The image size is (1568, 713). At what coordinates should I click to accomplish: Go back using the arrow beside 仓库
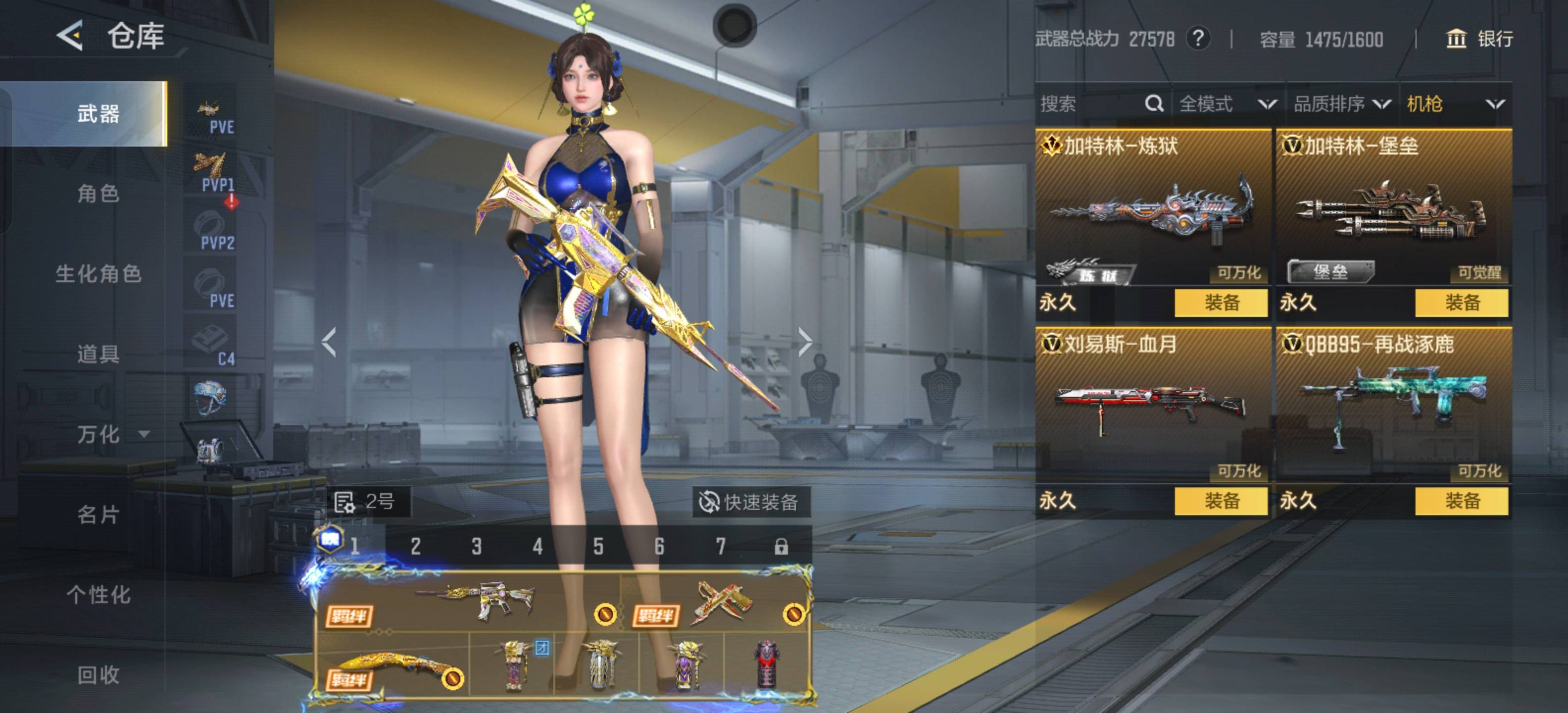click(70, 35)
